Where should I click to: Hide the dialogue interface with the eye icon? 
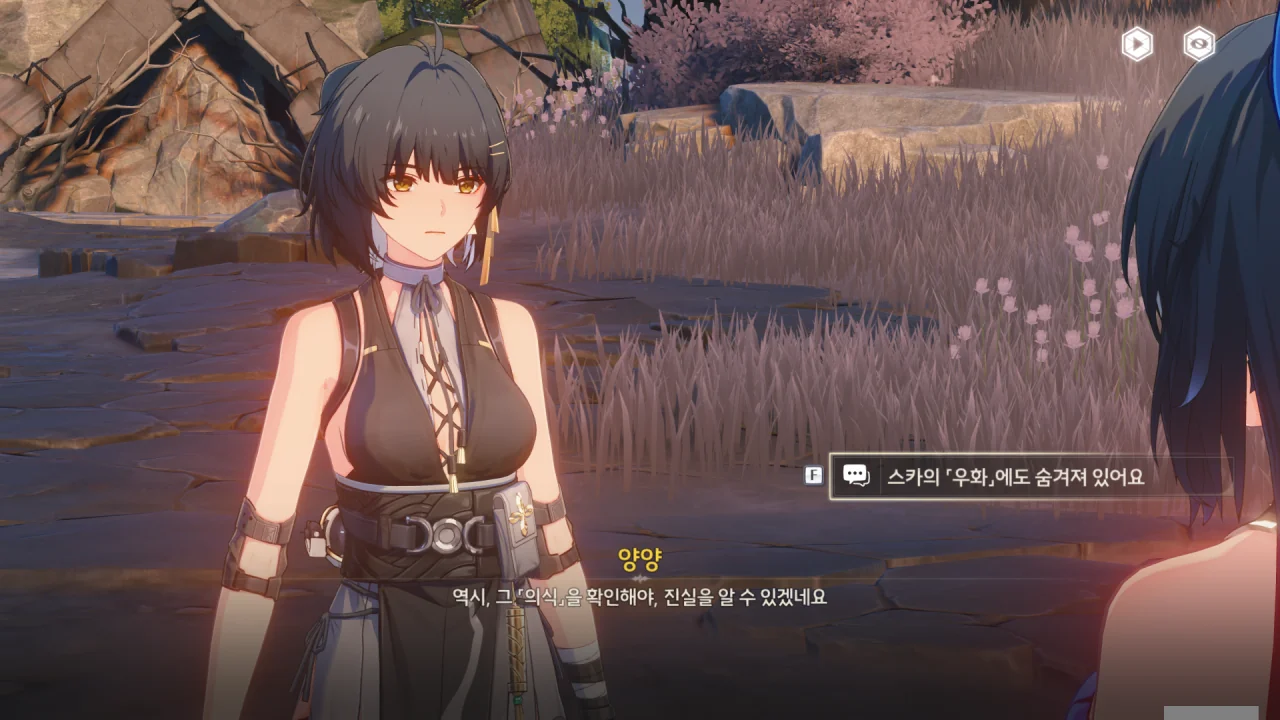(1199, 44)
